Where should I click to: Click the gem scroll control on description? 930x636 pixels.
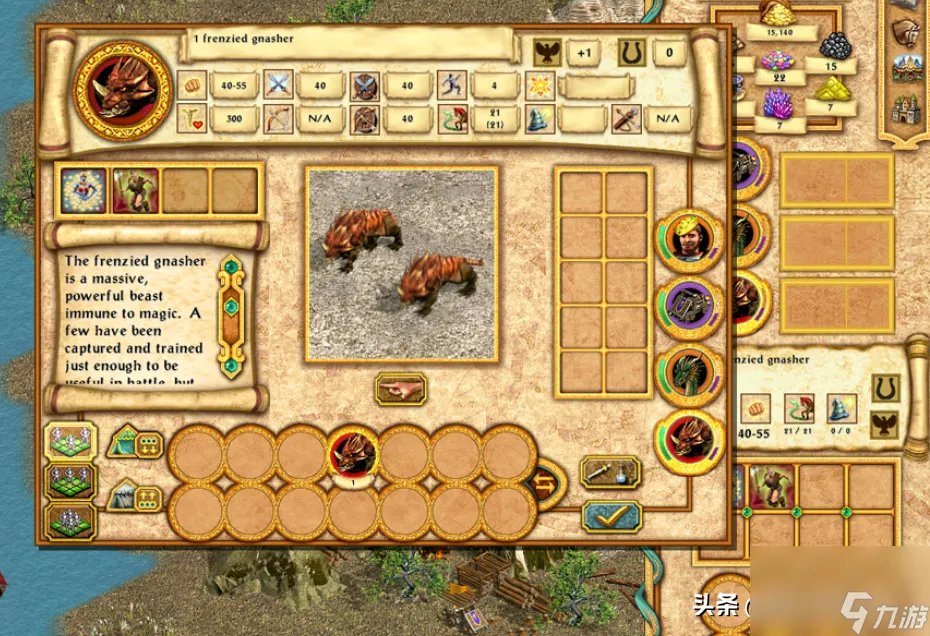click(231, 315)
